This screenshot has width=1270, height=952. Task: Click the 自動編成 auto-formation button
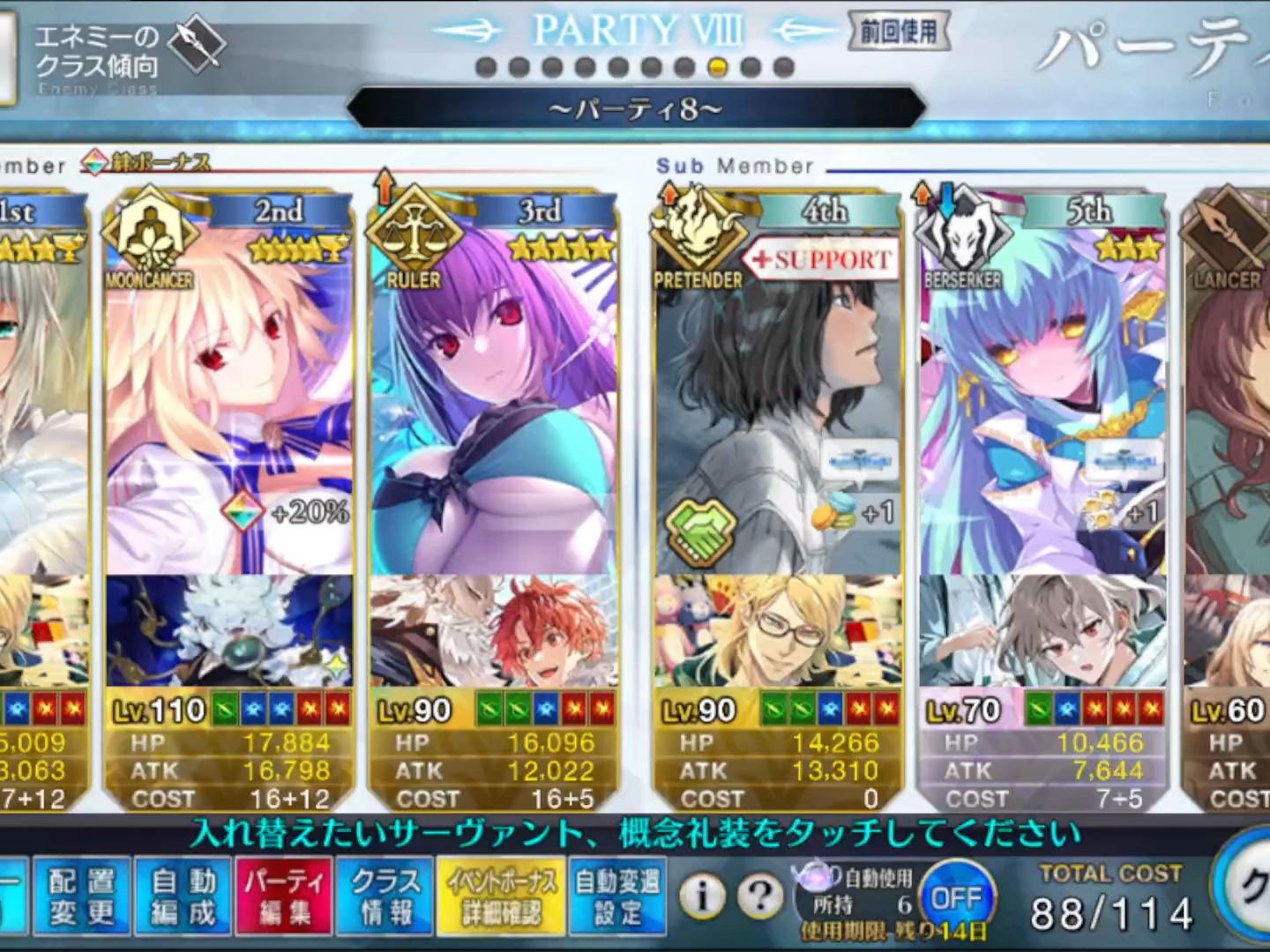point(183,895)
